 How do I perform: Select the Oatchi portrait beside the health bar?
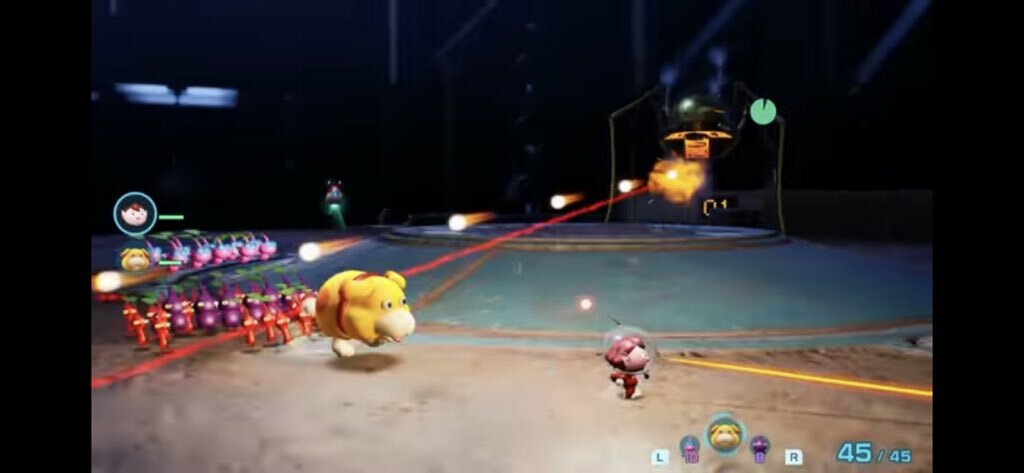(x=135, y=259)
